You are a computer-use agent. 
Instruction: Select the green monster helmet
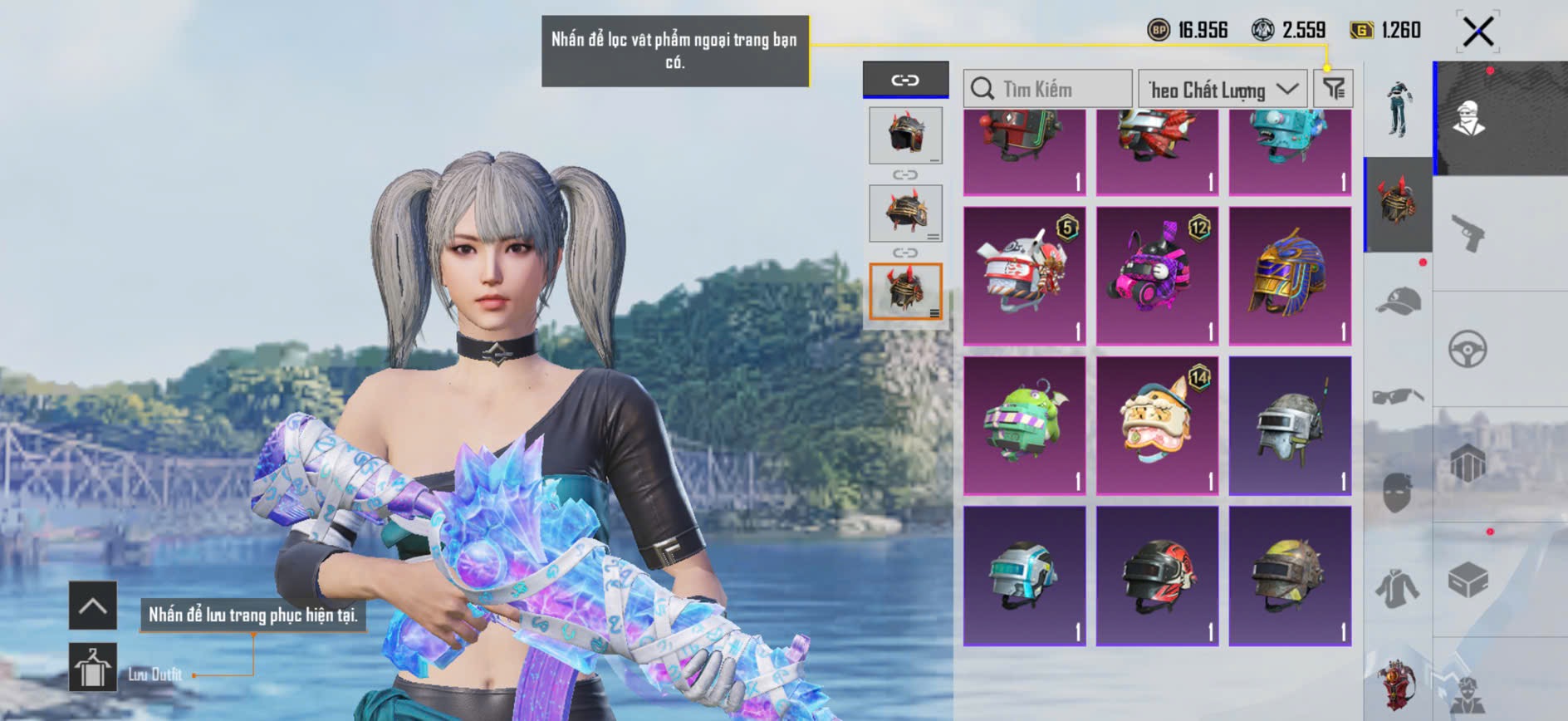point(1024,424)
